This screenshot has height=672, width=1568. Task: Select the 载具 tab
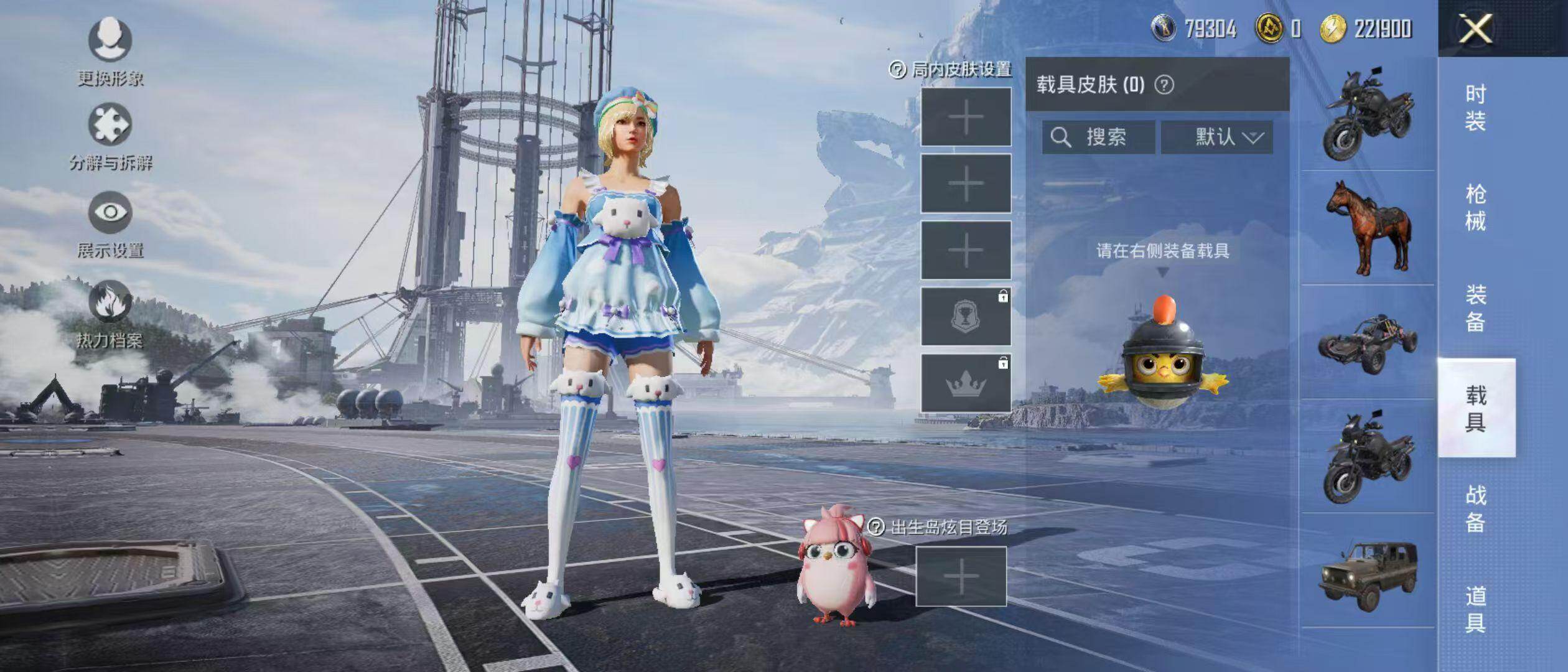click(x=1475, y=408)
